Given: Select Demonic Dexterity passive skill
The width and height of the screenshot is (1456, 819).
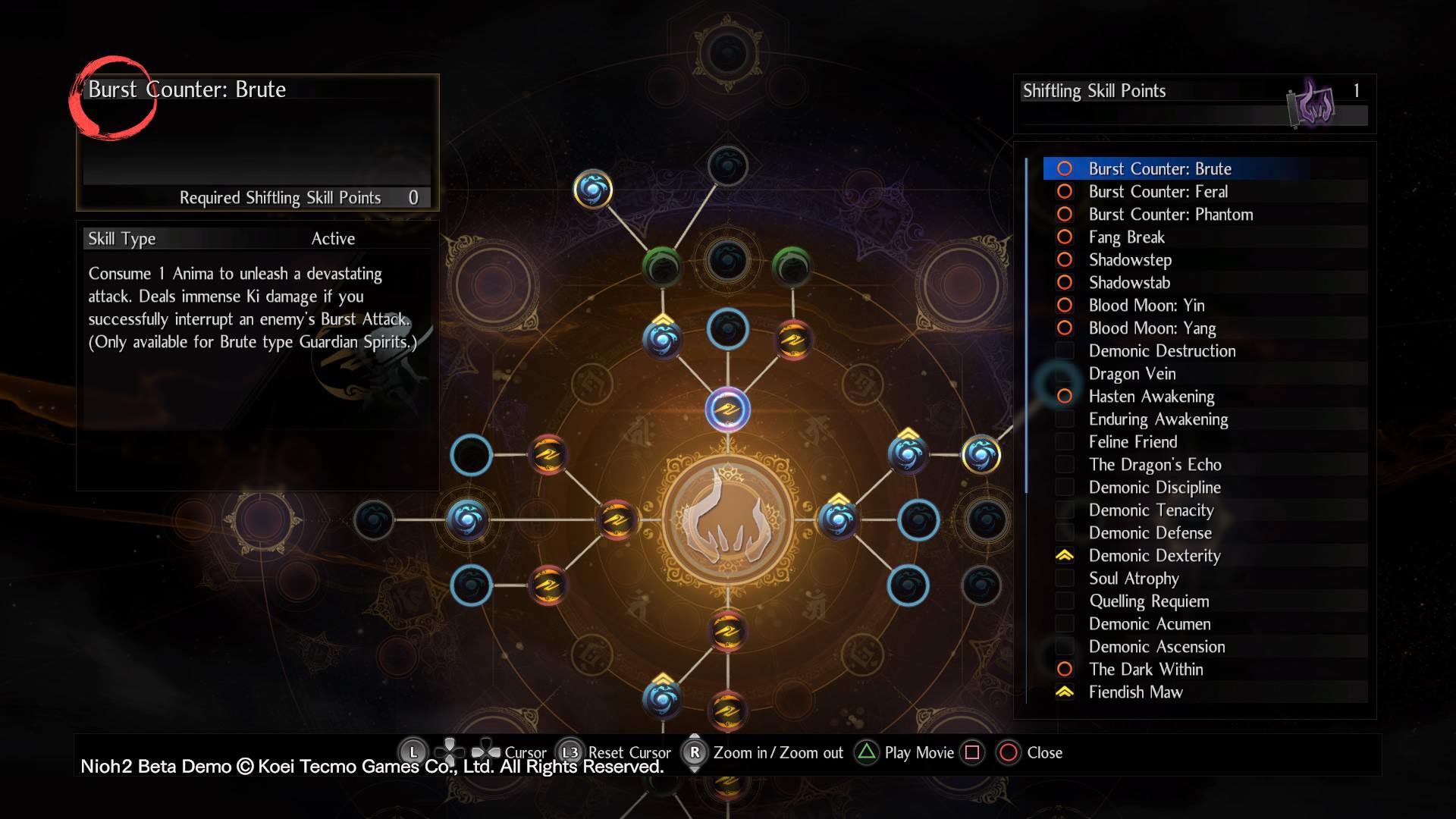Looking at the screenshot, I should [x=1154, y=555].
